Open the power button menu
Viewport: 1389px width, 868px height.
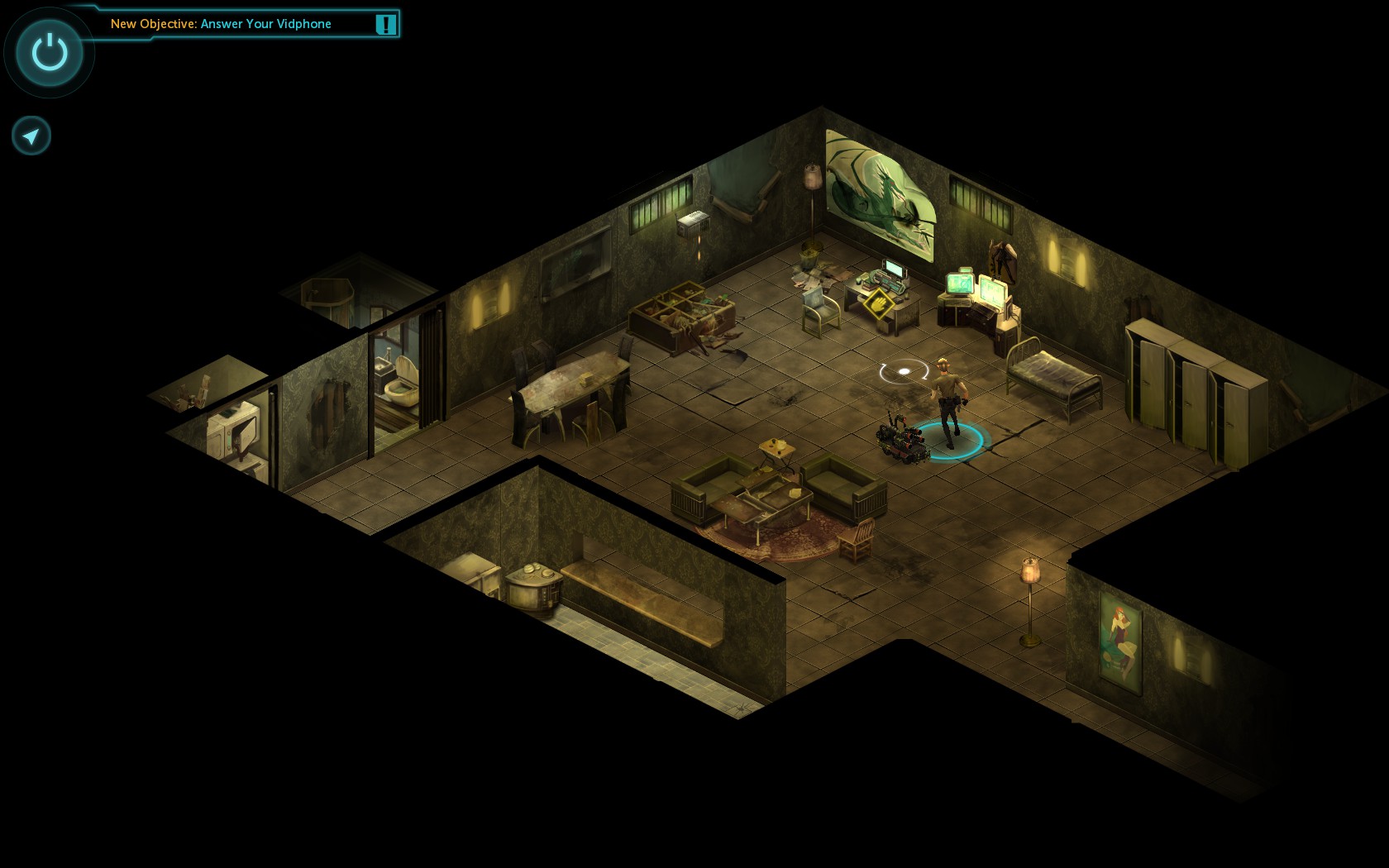[50, 52]
